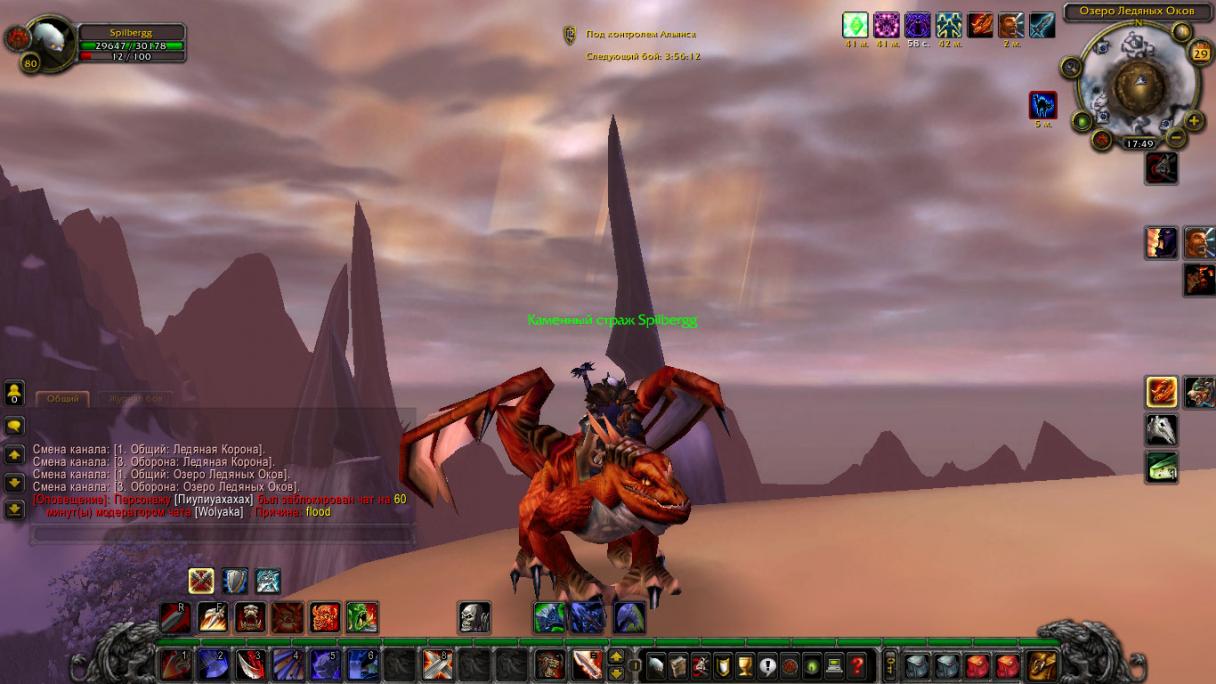Use the crossed swords ability in slot 8

point(437,665)
